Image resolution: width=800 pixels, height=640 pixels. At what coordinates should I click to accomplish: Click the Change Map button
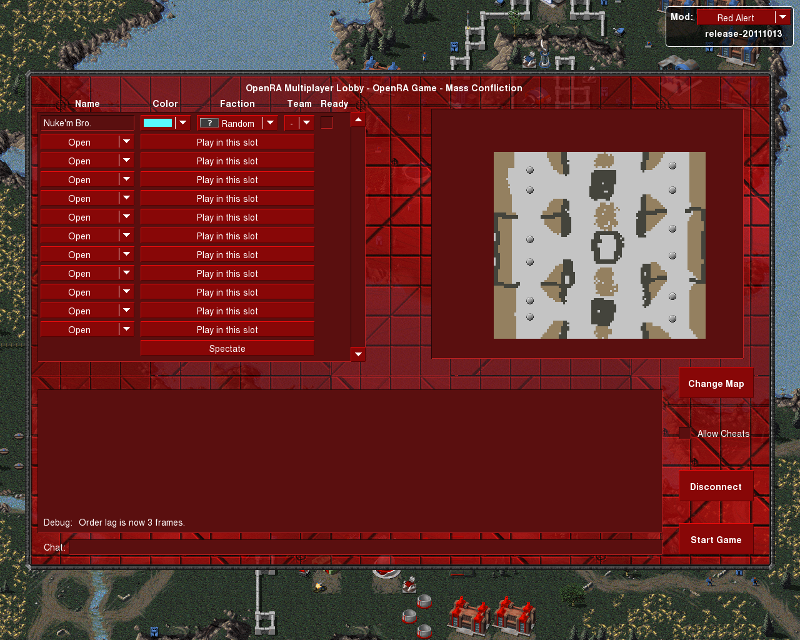point(715,384)
